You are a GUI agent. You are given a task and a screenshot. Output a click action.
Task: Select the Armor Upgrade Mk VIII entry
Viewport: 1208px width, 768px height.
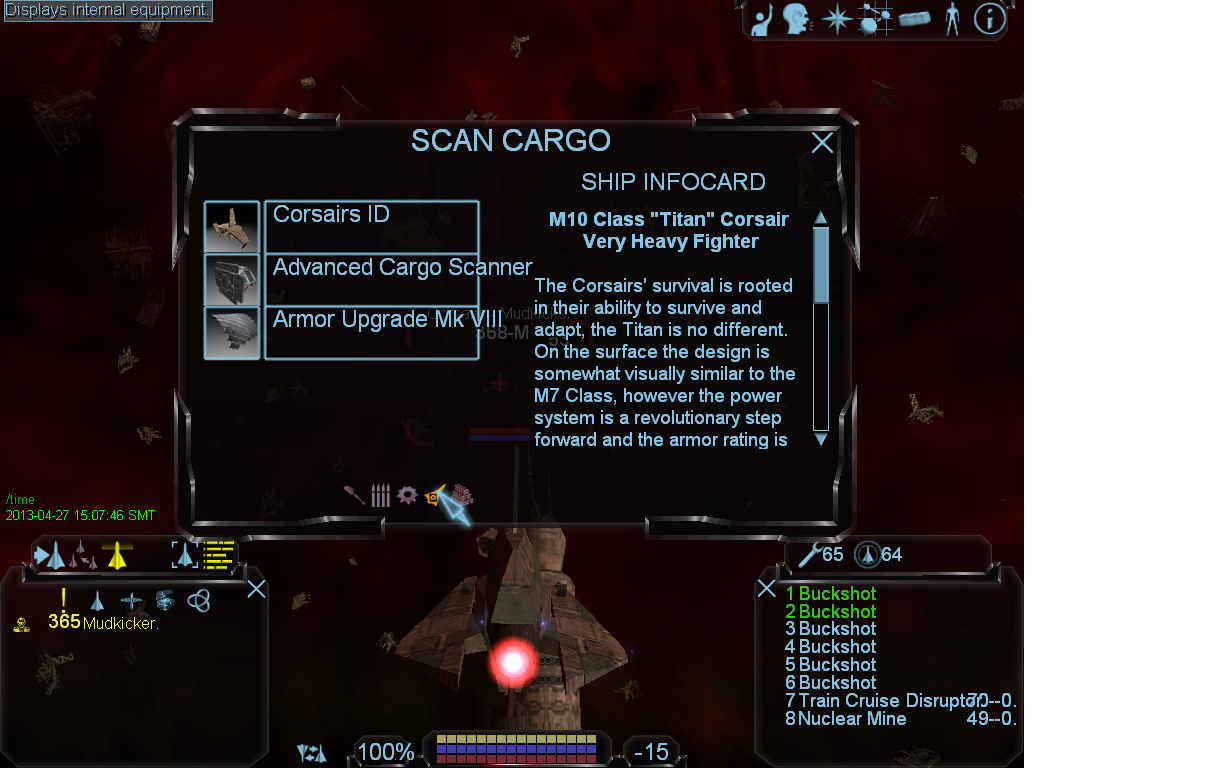click(371, 332)
